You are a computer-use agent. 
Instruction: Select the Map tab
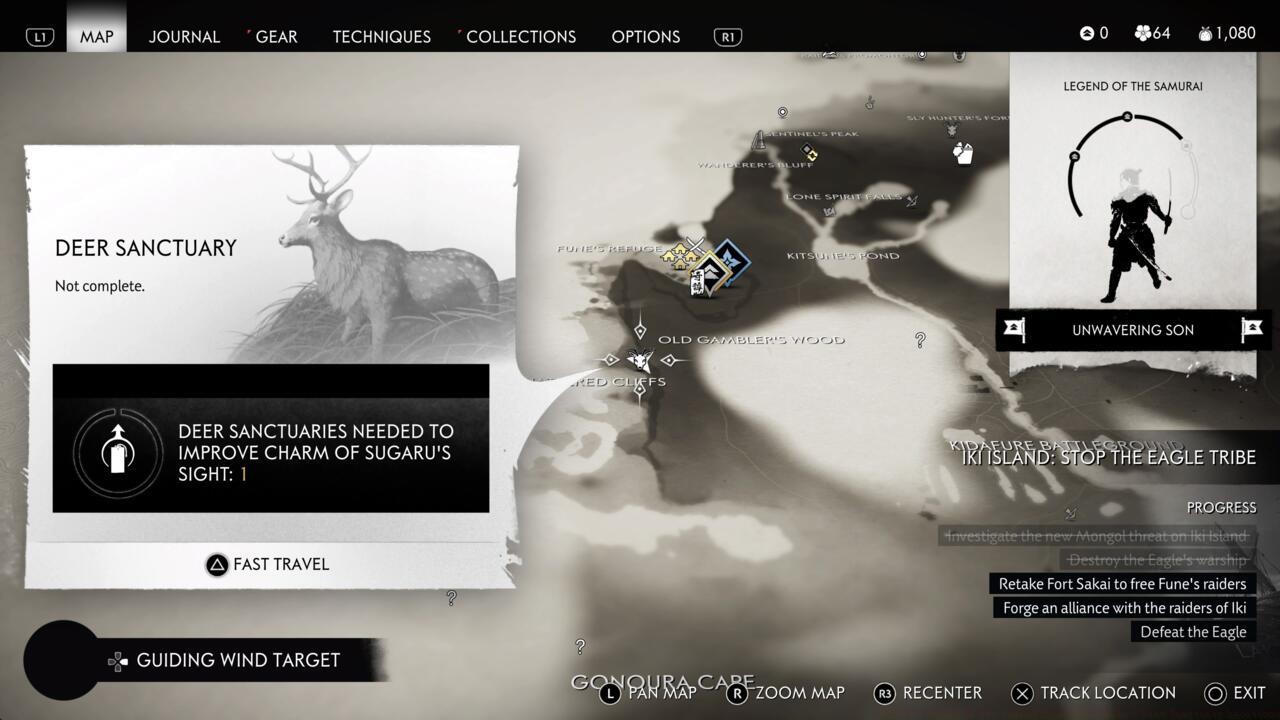click(96, 36)
